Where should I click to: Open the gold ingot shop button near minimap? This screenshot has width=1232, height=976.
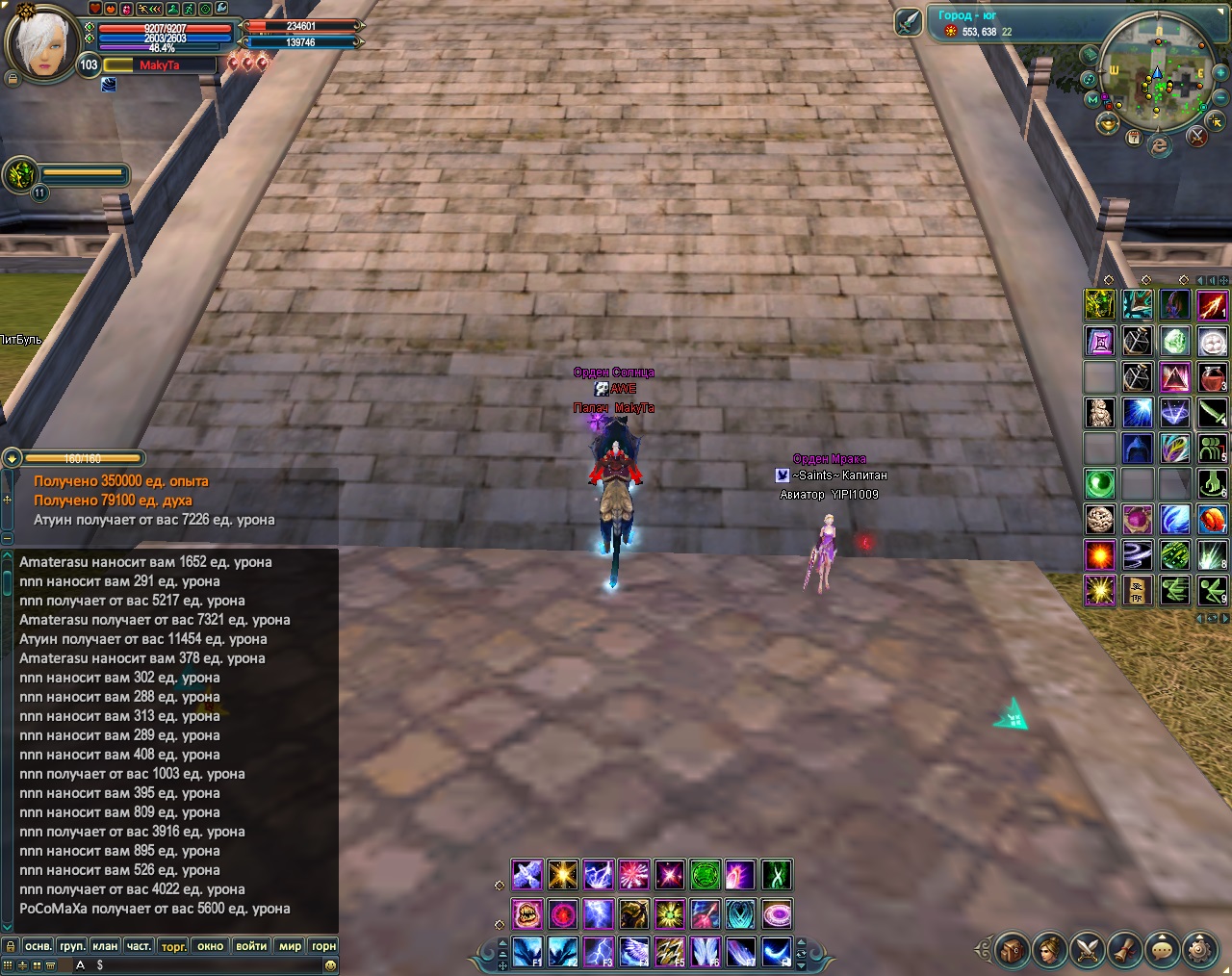(x=1109, y=123)
